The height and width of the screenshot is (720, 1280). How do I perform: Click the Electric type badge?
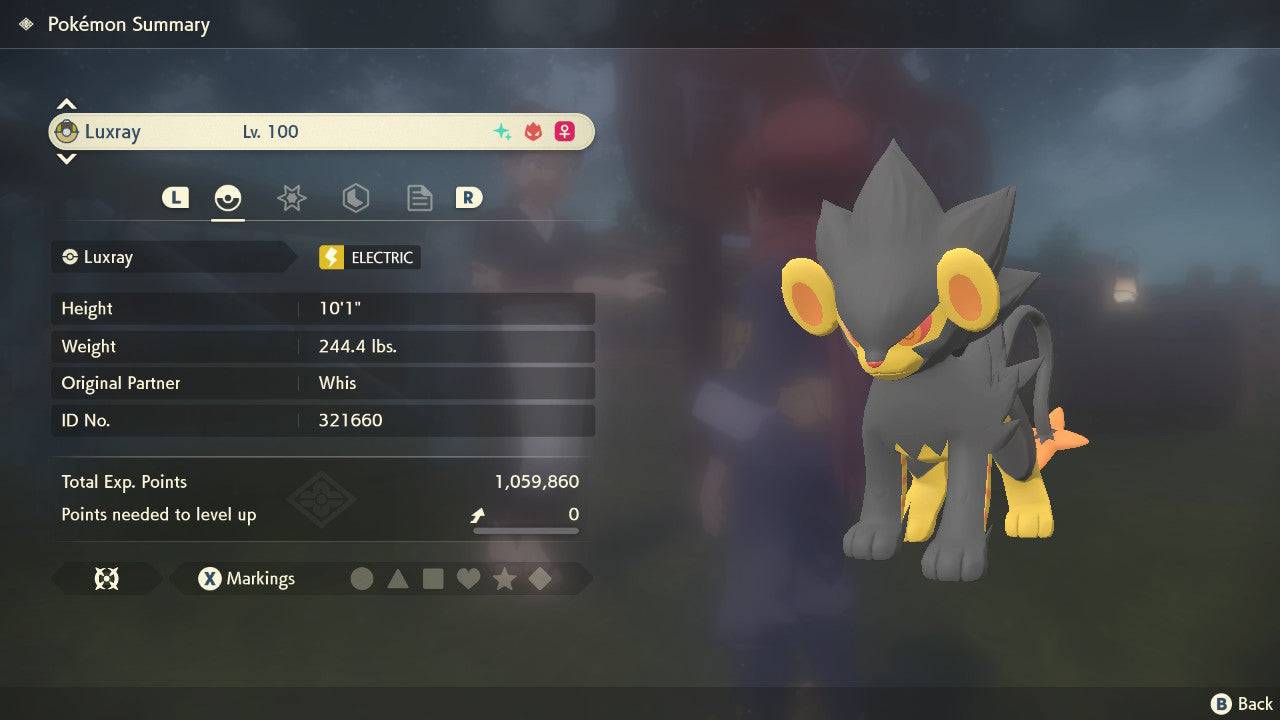[x=369, y=257]
